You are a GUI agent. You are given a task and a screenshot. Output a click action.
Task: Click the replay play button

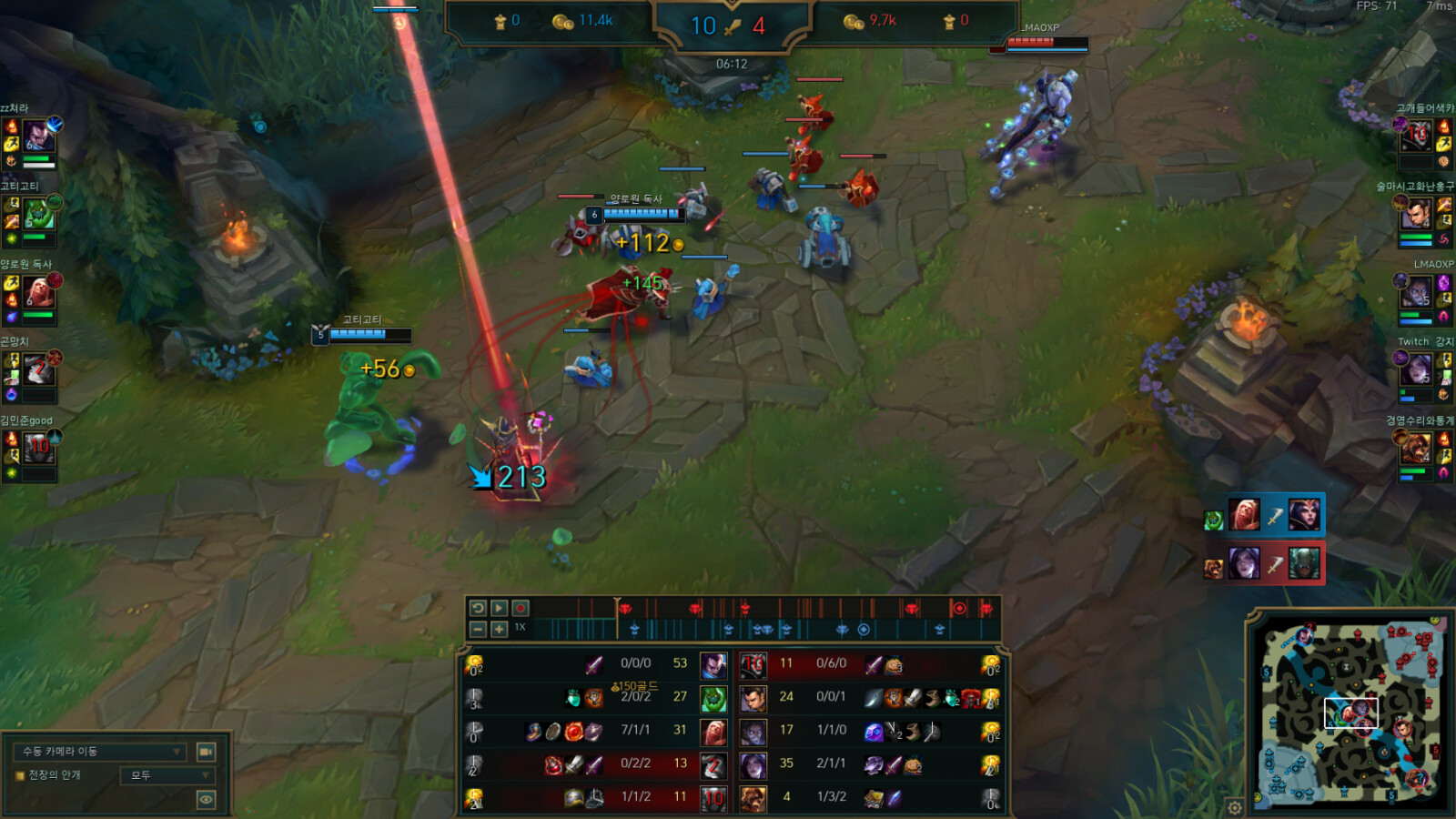(x=499, y=608)
